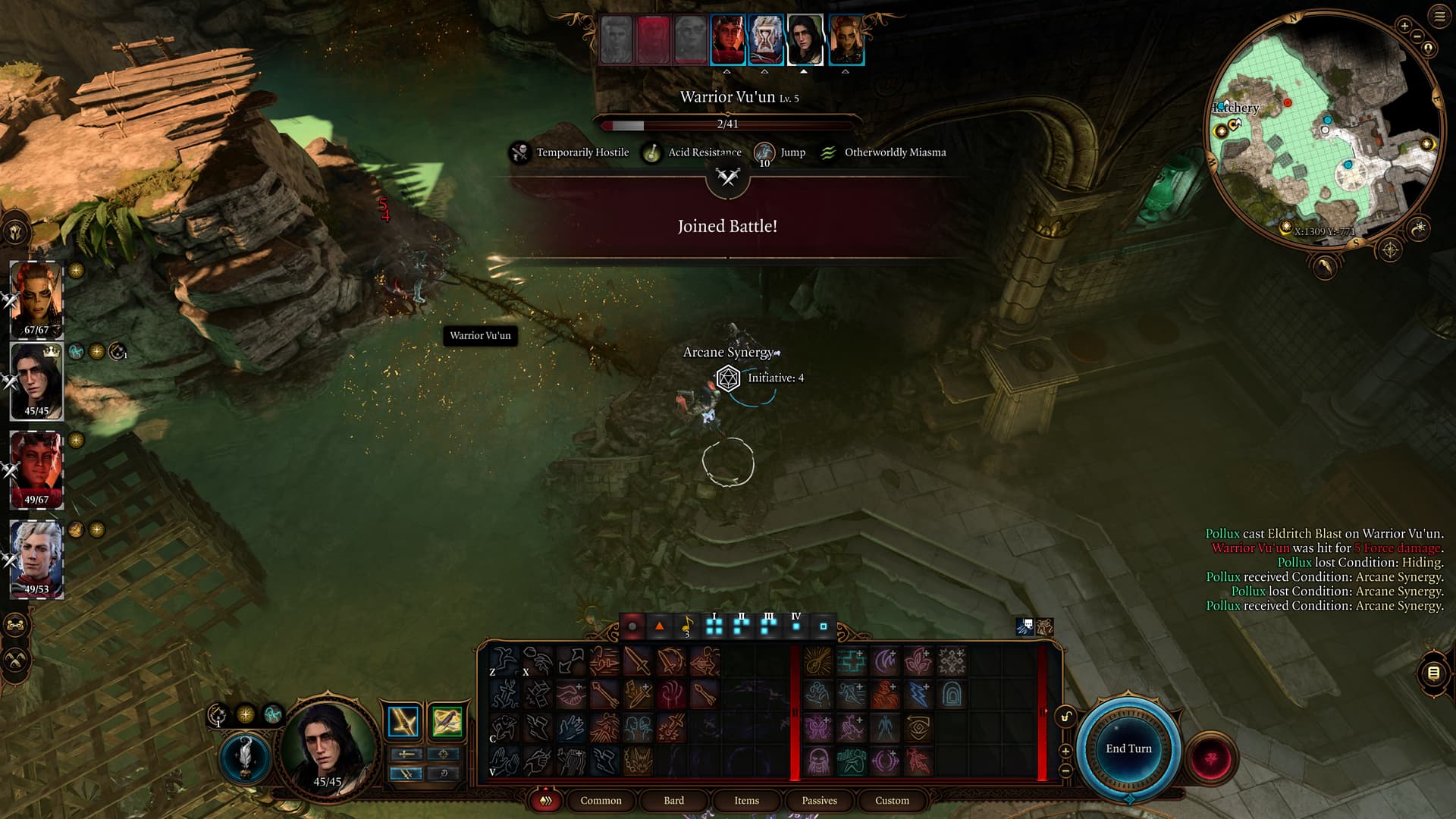Image resolution: width=1456 pixels, height=819 pixels.
Task: Select the Passives hotbar tab
Action: tap(819, 800)
